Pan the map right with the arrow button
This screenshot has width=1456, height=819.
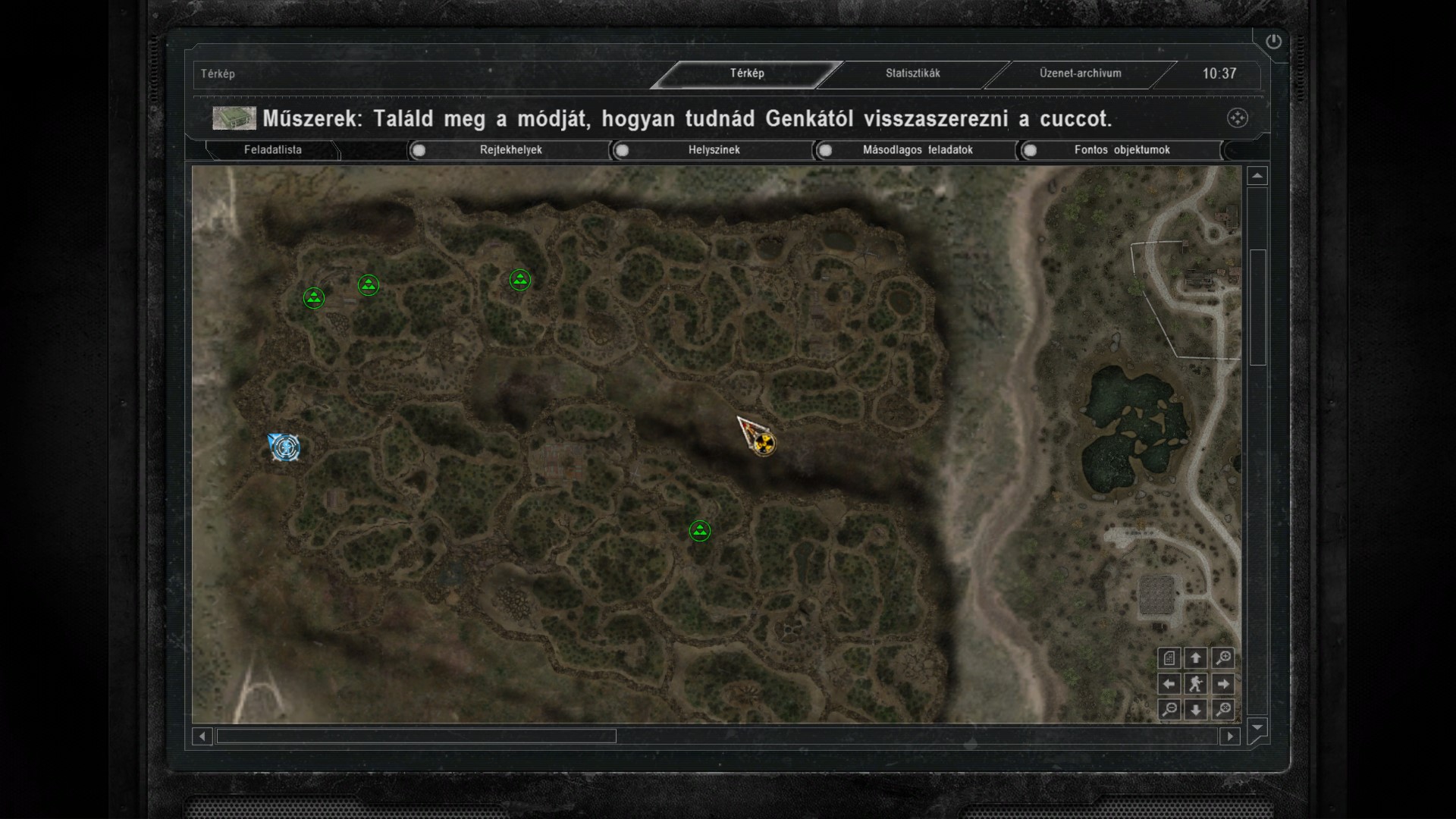(1222, 684)
